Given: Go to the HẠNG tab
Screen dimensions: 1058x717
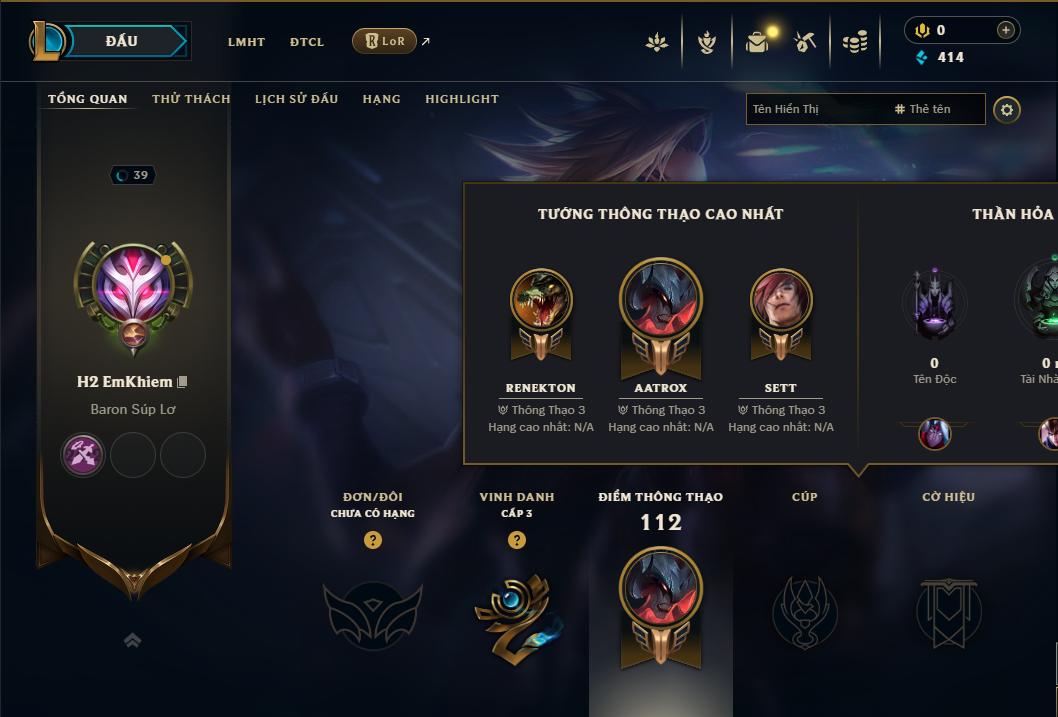Looking at the screenshot, I should 381,99.
